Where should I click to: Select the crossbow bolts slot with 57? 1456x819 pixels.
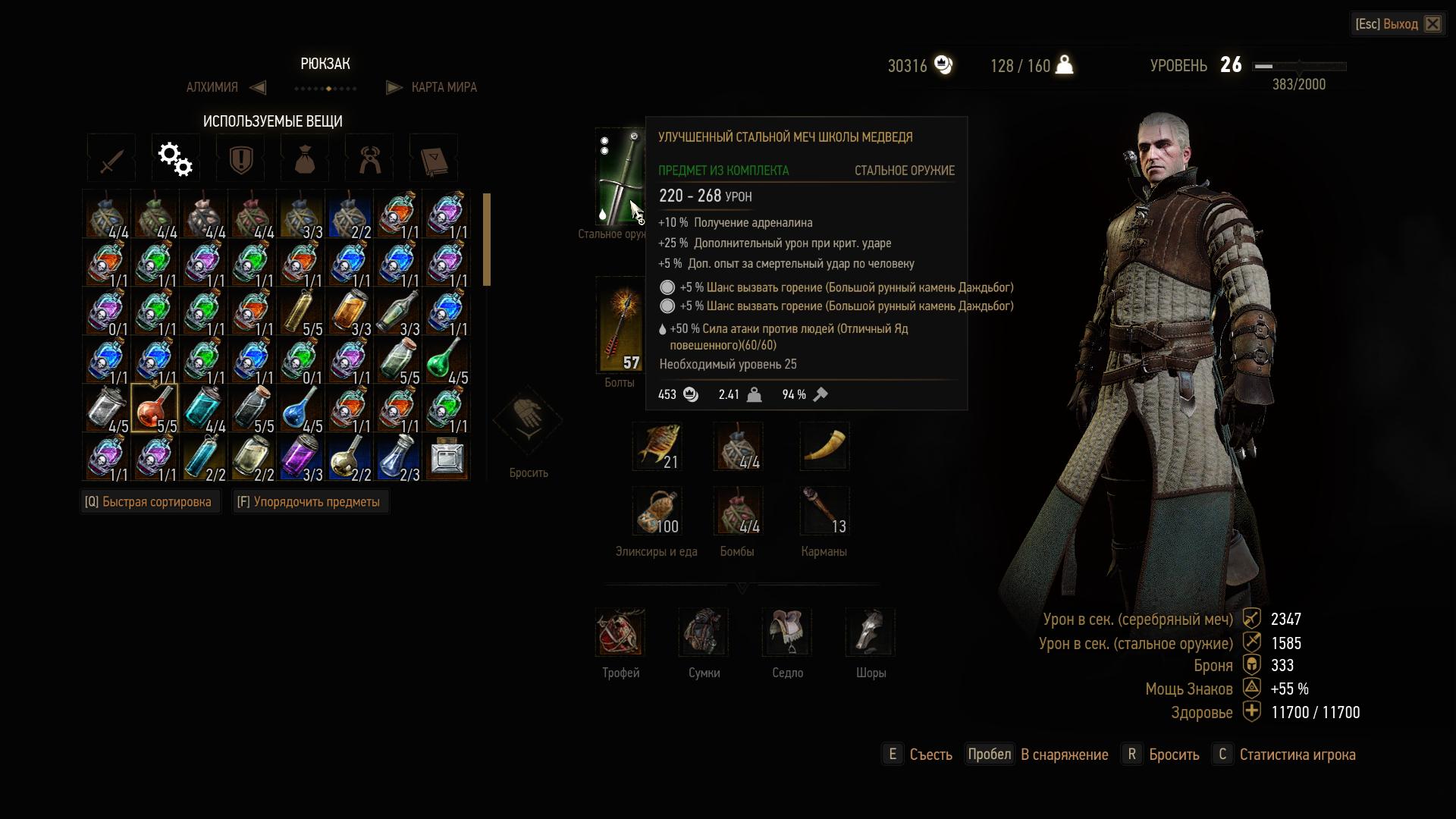click(x=620, y=326)
